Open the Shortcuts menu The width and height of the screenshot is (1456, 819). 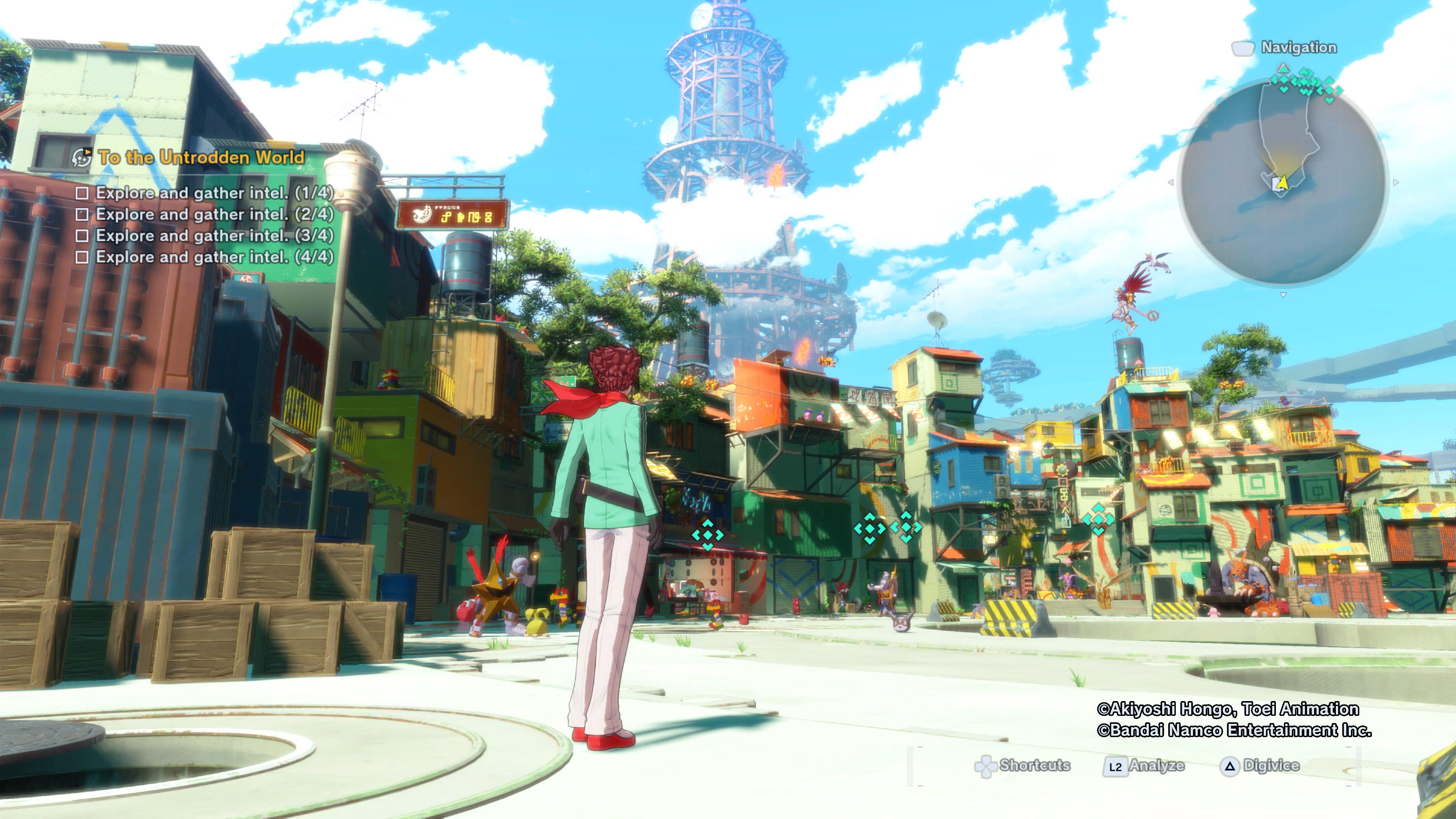[1023, 766]
